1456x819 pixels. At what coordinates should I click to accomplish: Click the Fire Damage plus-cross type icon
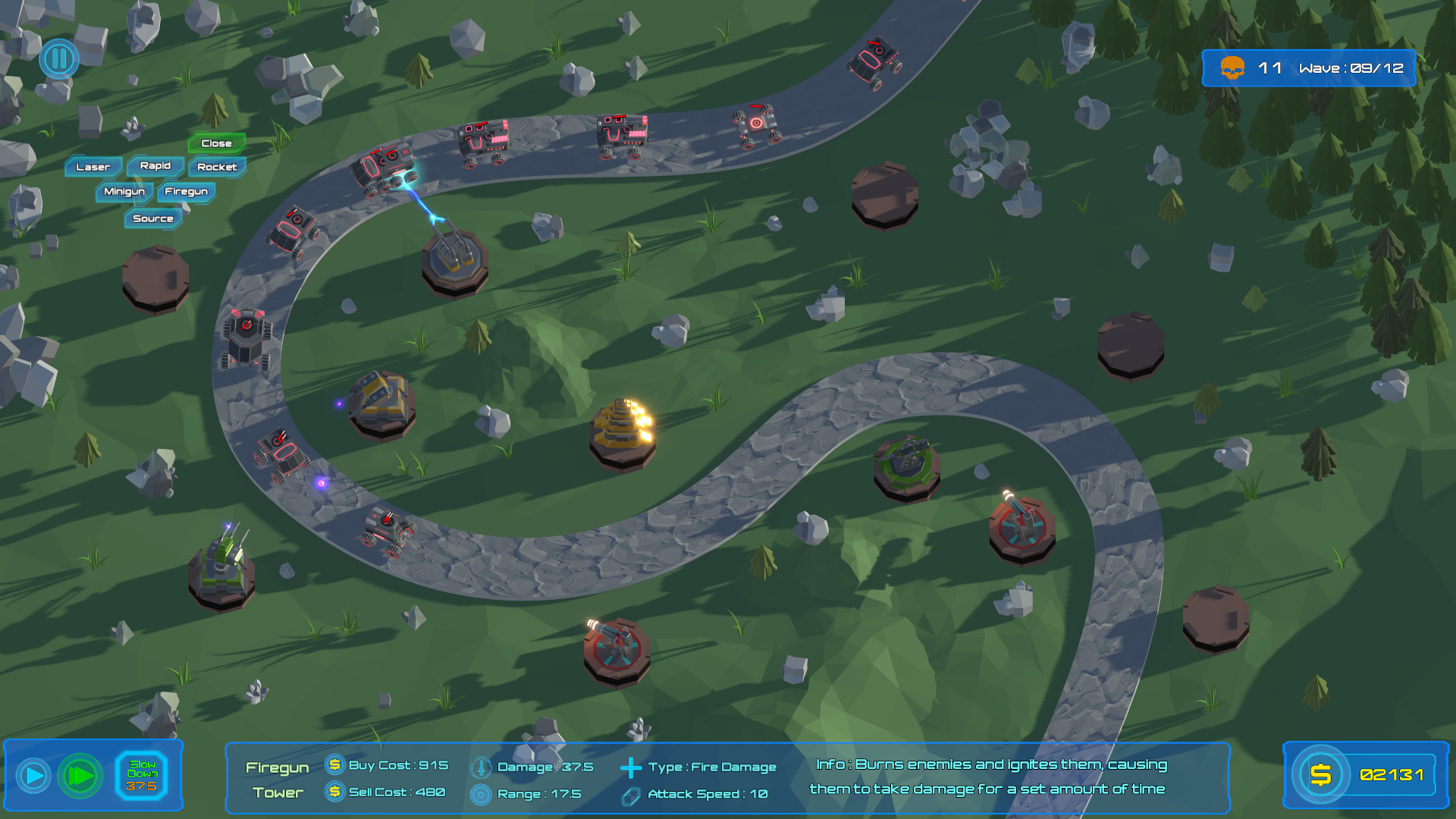coord(630,767)
